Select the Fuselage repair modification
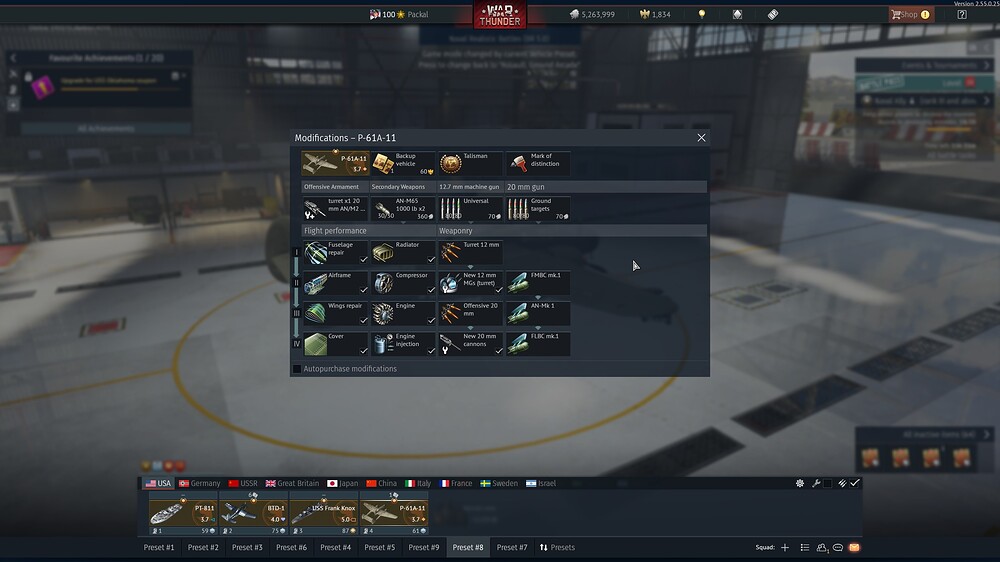Screen dimensions: 1000x562 pyautogui.click(x=335, y=252)
